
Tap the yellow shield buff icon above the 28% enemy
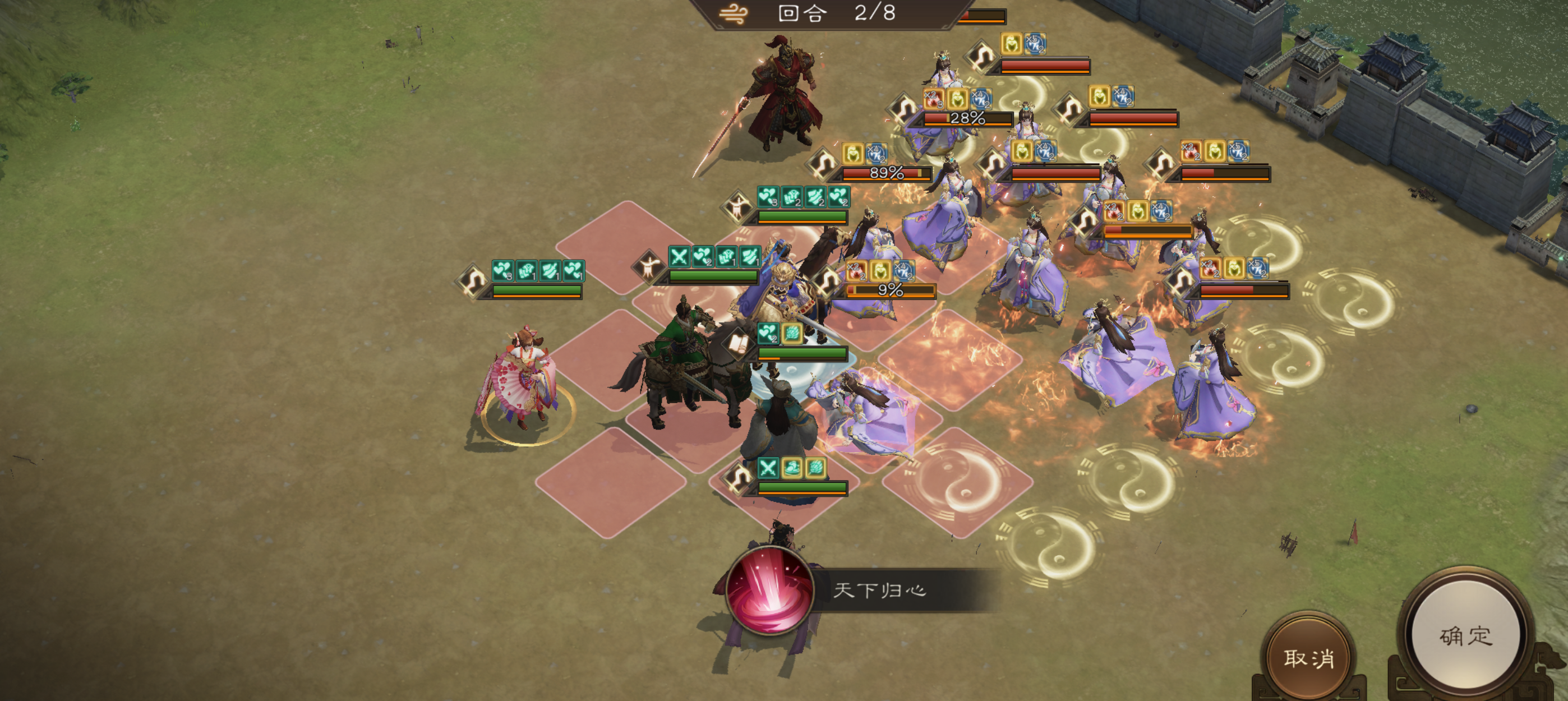pyautogui.click(x=957, y=99)
